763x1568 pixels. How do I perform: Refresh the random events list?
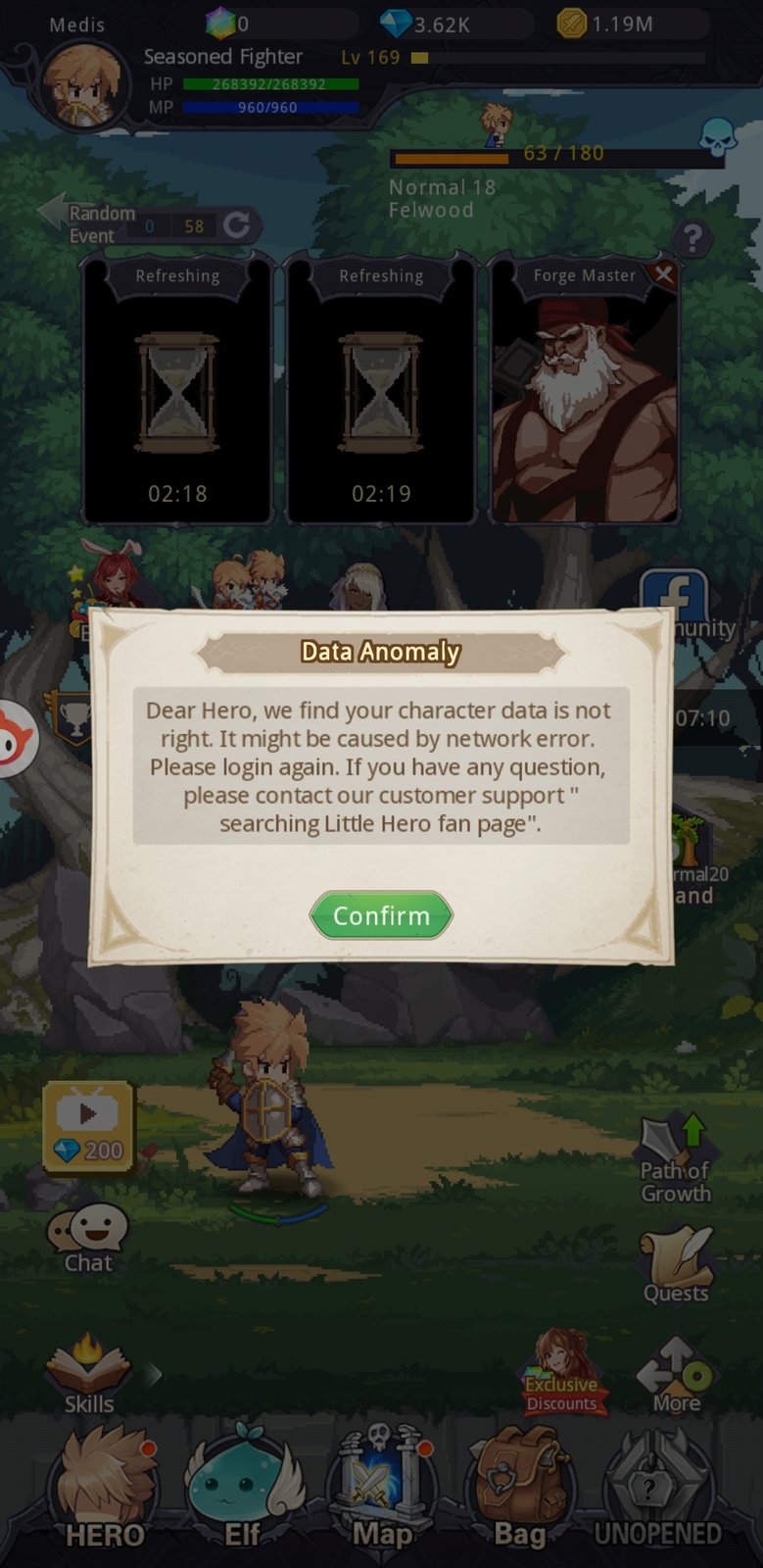click(x=237, y=225)
